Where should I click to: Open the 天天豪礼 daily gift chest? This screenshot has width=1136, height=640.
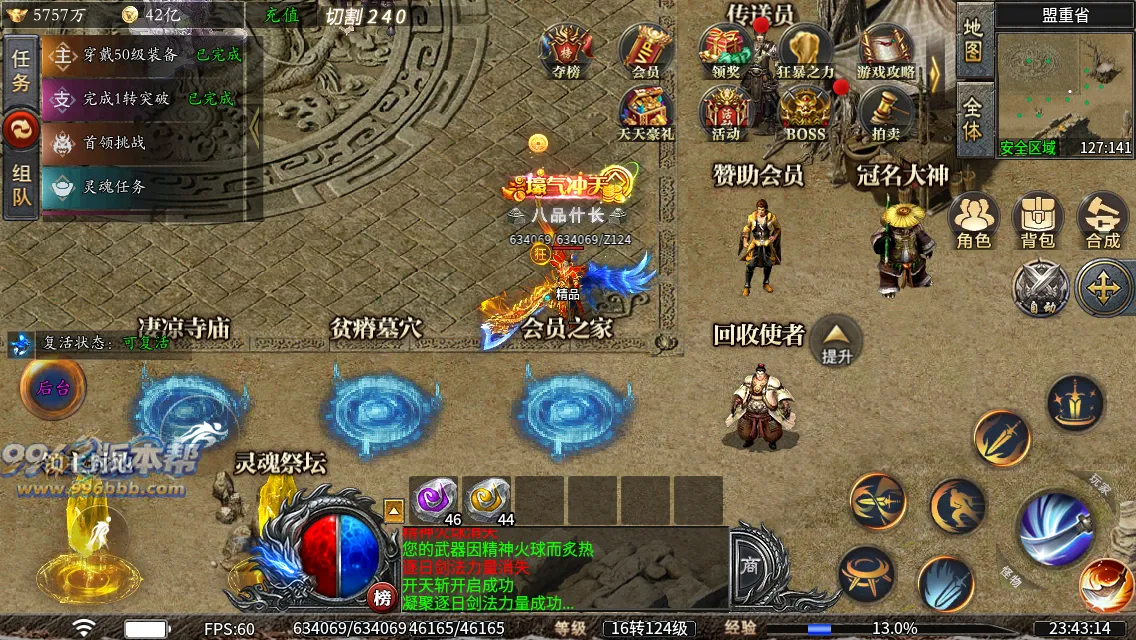click(x=646, y=112)
